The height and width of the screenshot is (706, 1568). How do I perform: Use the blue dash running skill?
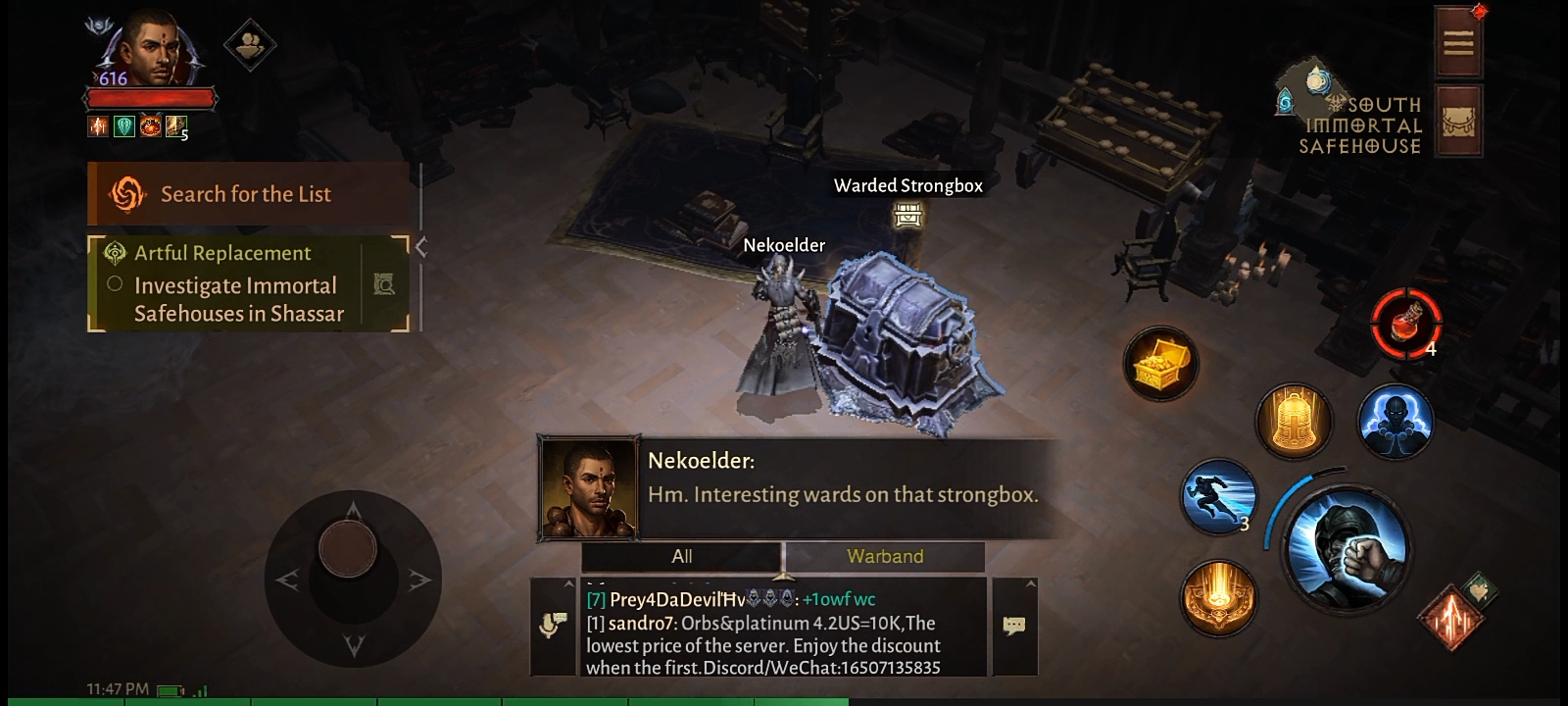coord(1219,495)
